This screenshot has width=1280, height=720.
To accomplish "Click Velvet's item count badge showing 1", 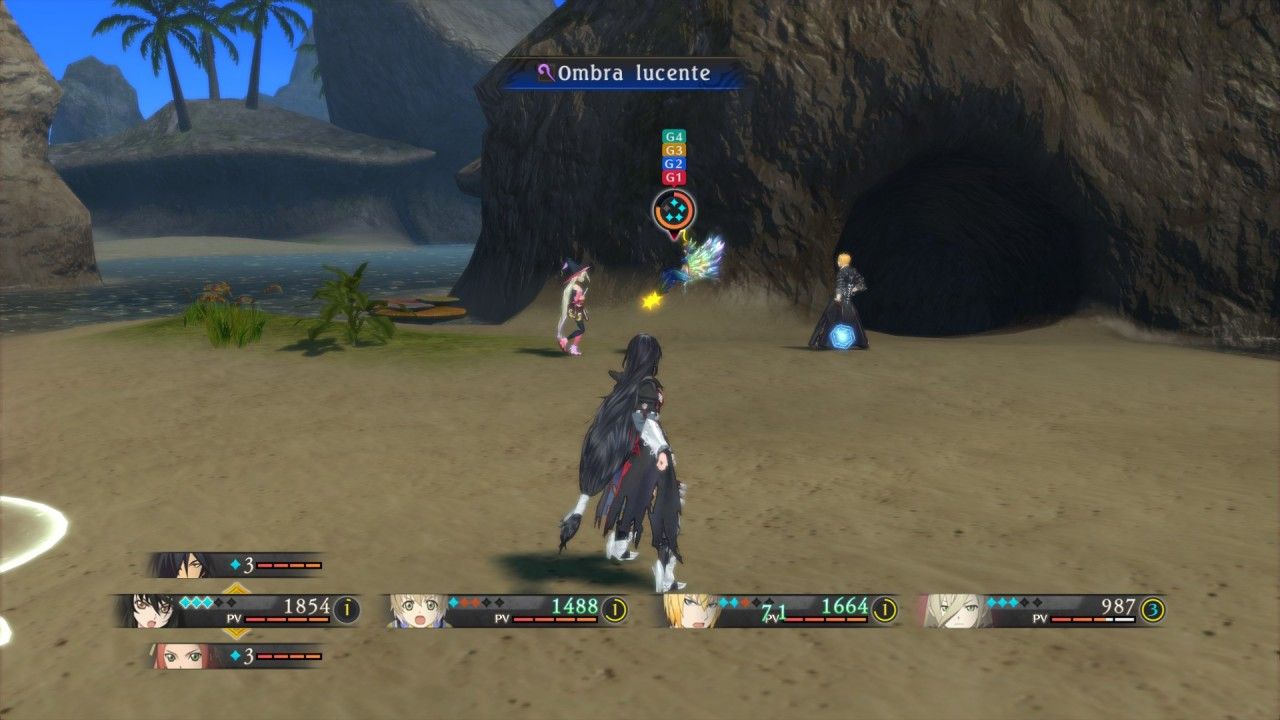I will coord(345,608).
